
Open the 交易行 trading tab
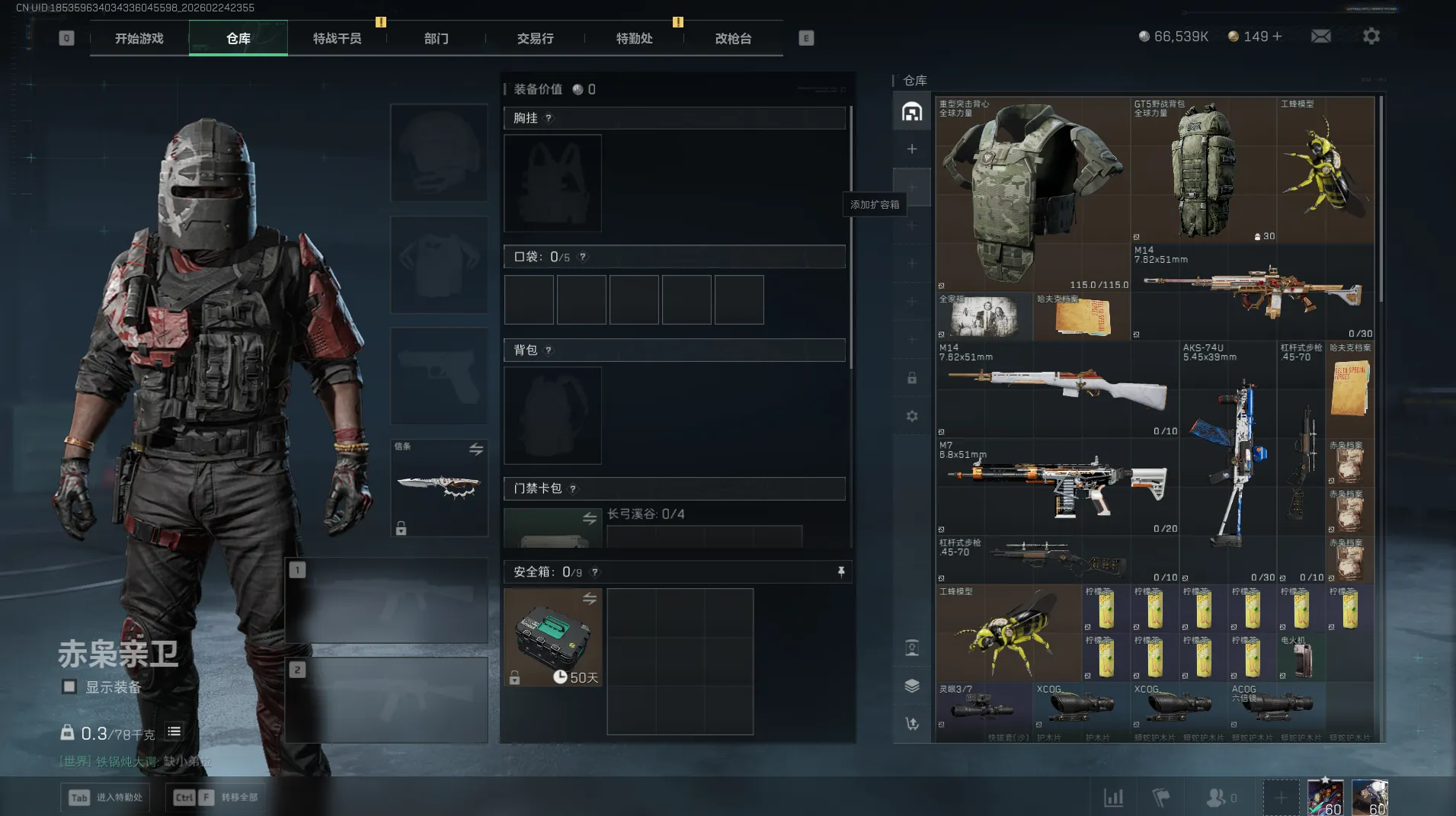point(535,38)
